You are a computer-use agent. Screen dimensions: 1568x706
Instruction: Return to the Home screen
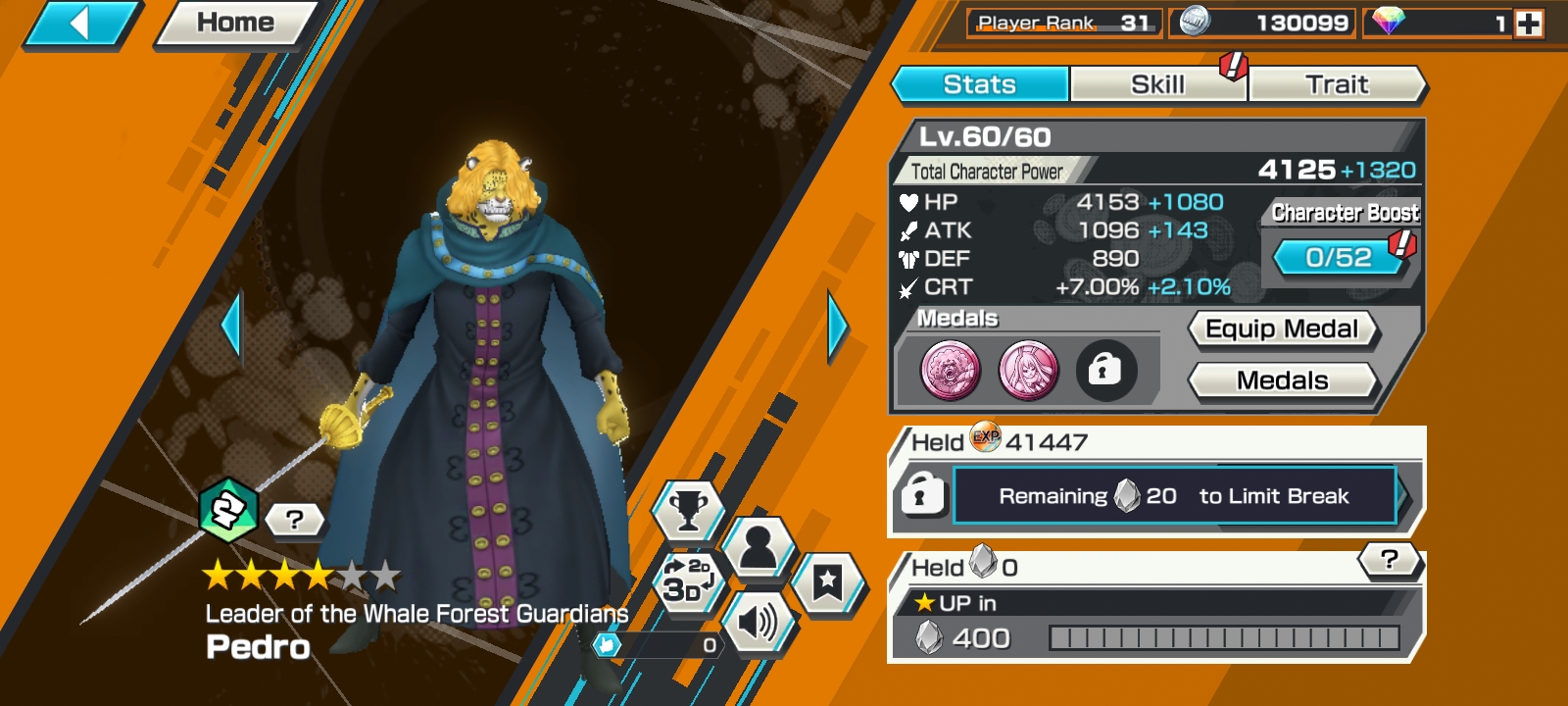click(x=235, y=24)
